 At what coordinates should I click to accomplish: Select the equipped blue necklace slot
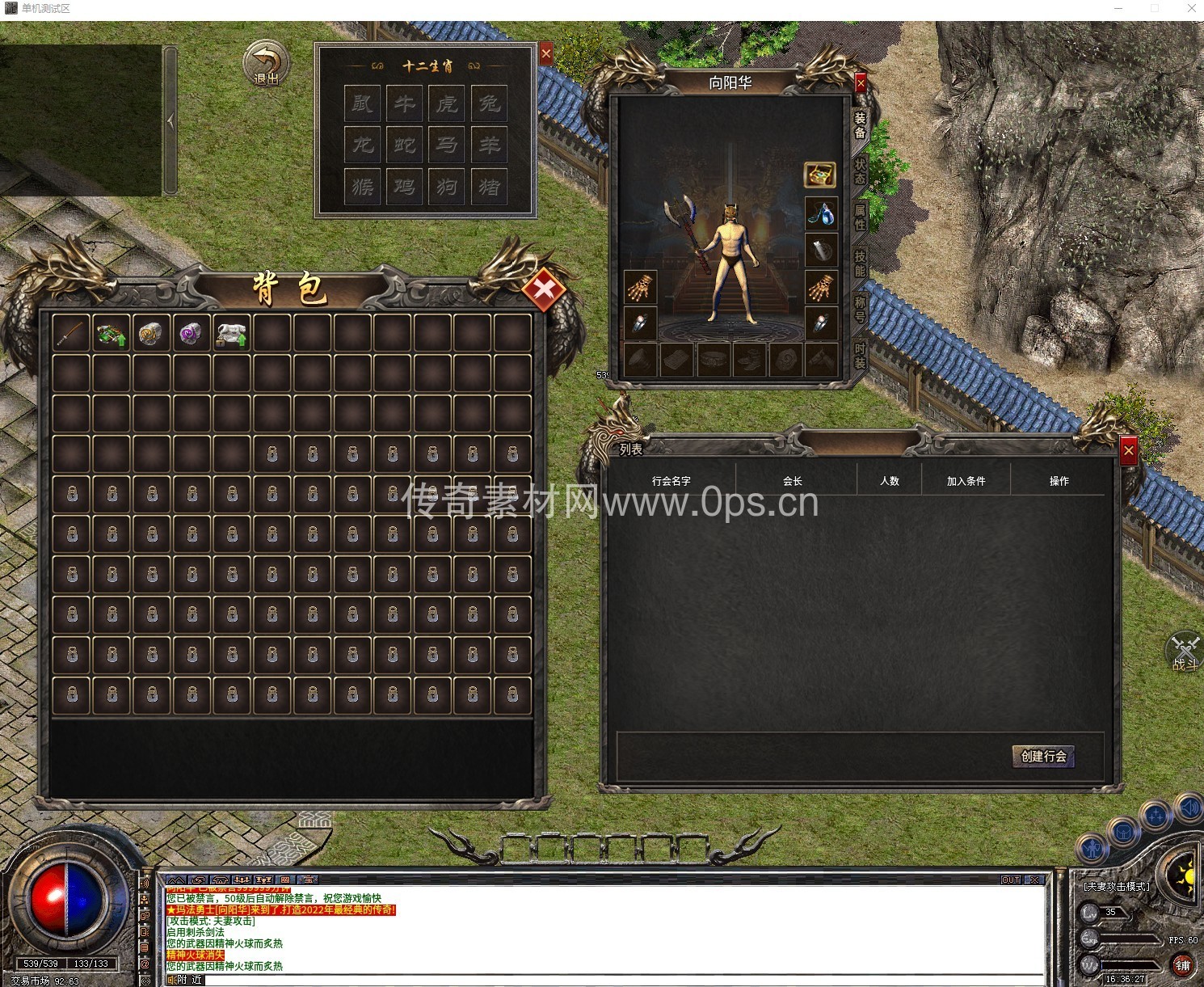[821, 214]
